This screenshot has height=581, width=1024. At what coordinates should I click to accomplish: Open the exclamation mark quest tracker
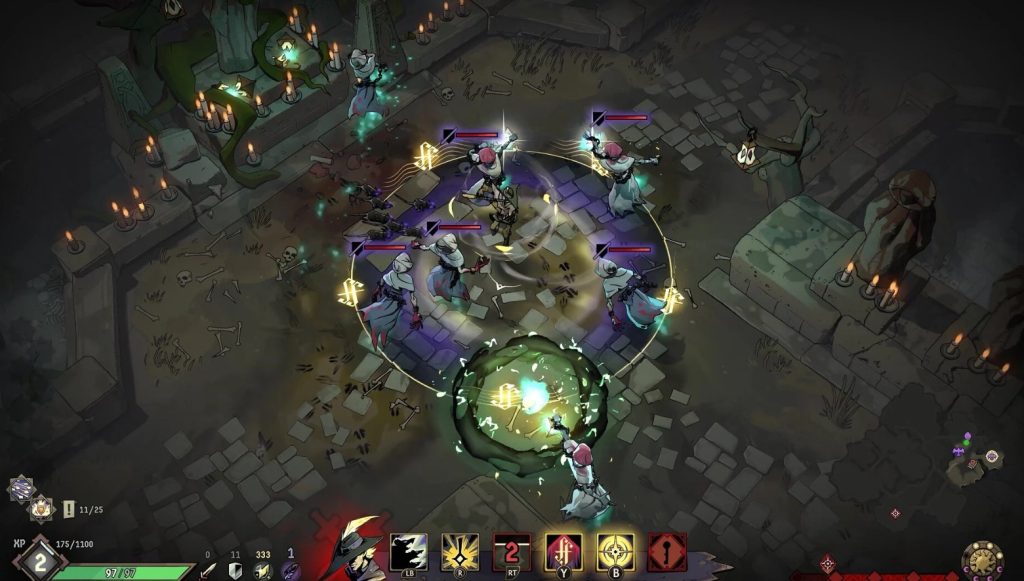(x=68, y=509)
